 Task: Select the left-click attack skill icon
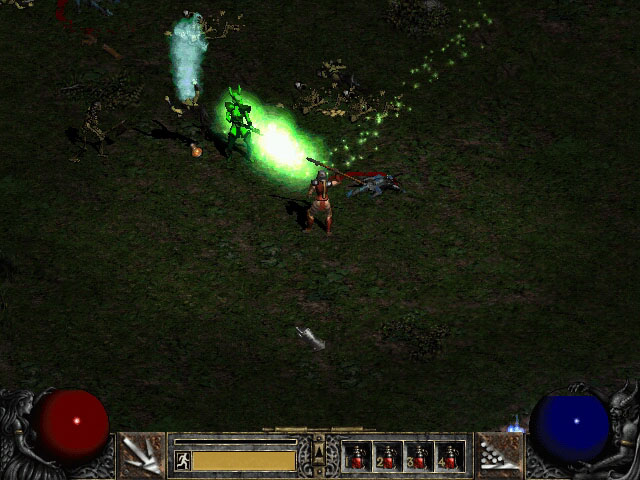coord(141,456)
